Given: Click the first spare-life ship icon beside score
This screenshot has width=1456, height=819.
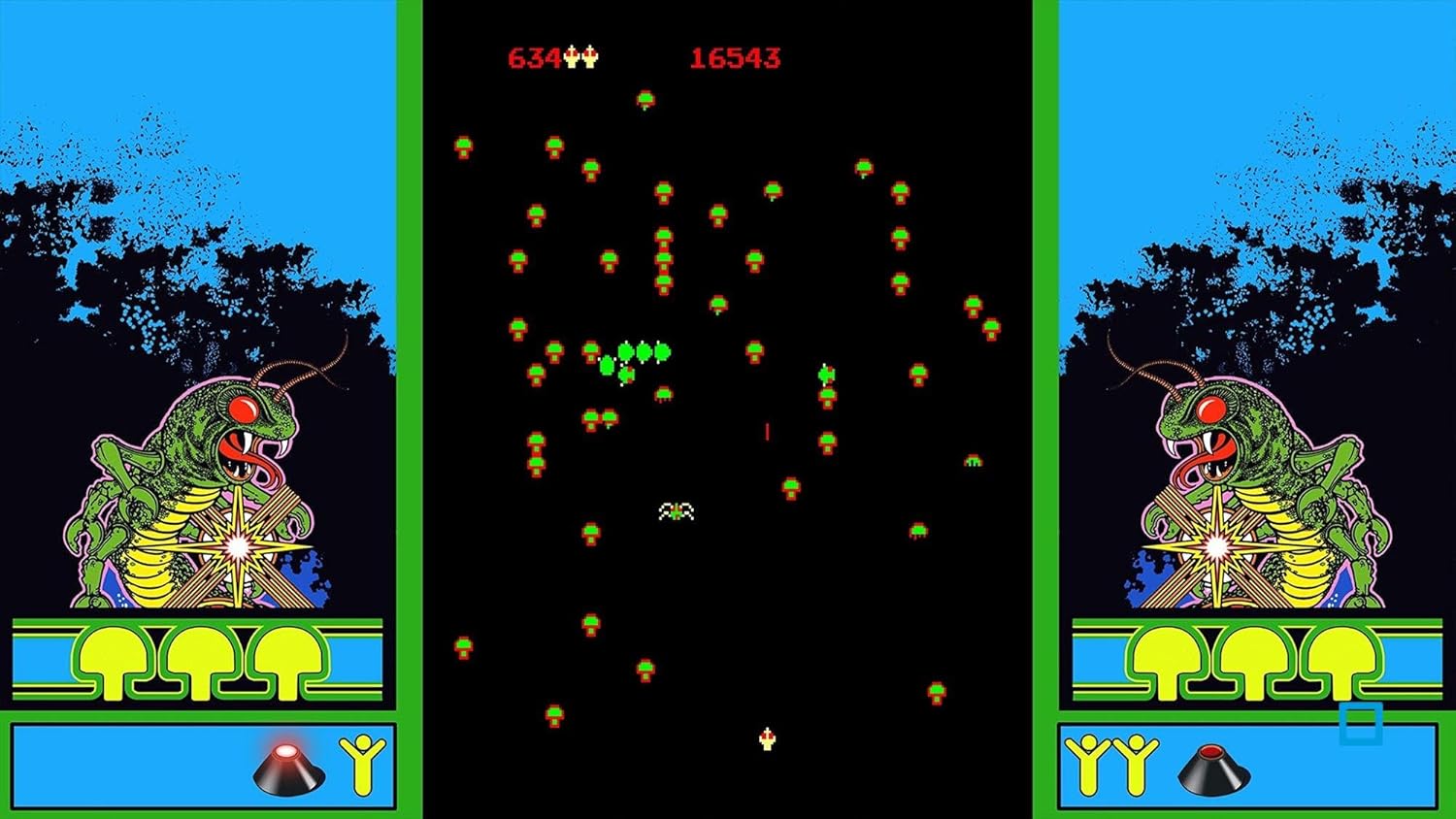Looking at the screenshot, I should (569, 56).
